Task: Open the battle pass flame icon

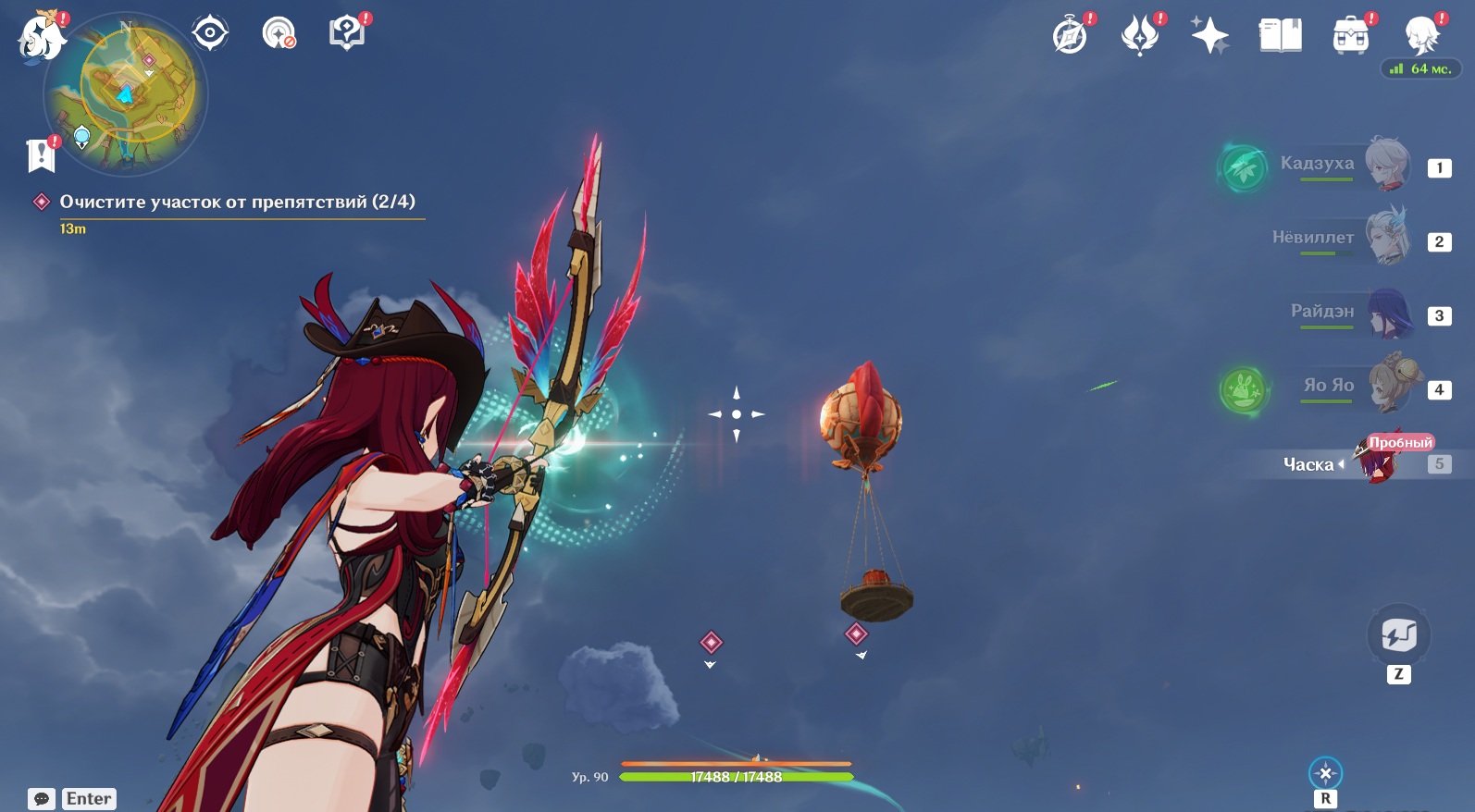Action: coord(1140,36)
